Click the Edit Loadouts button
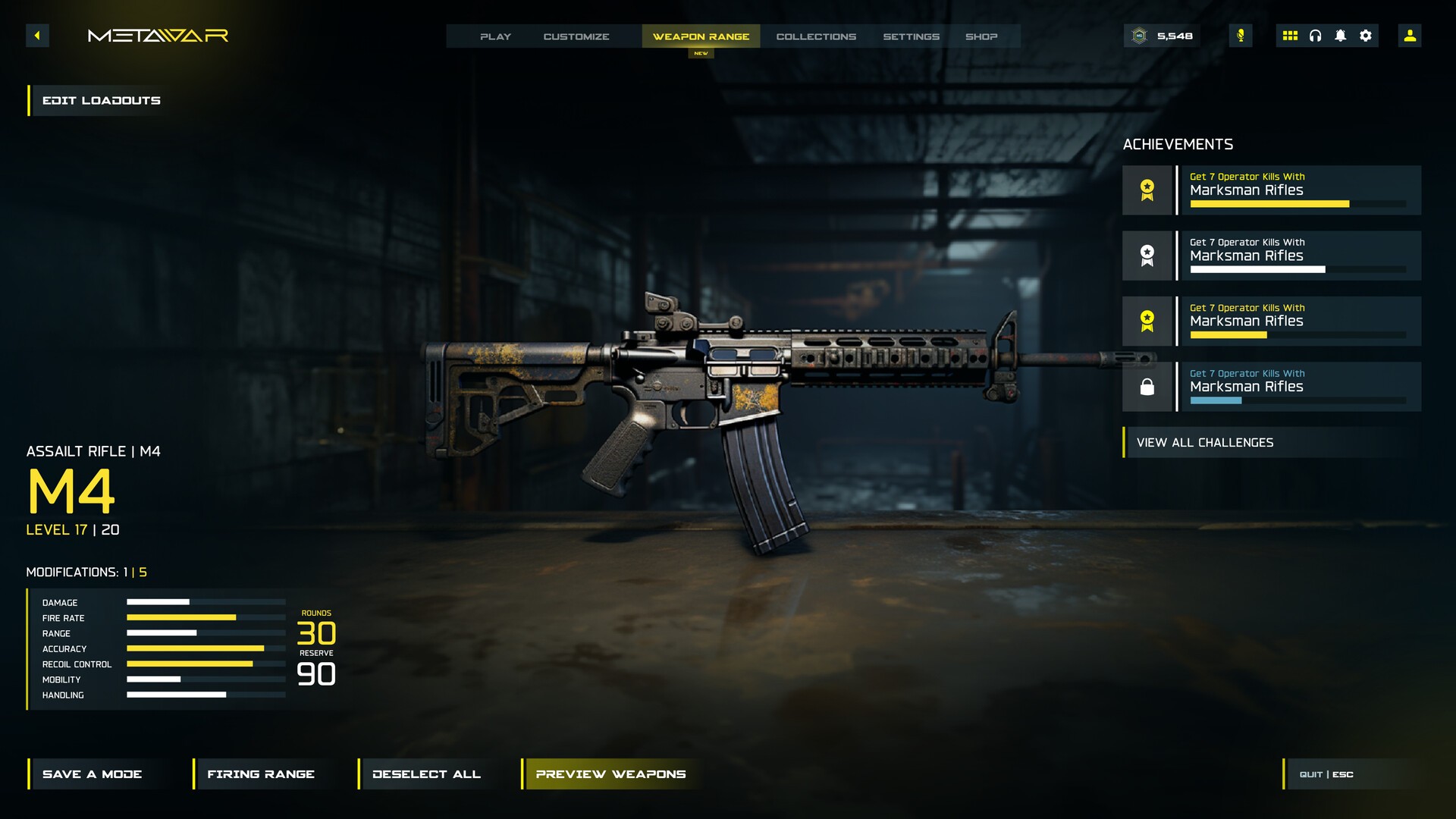This screenshot has height=819, width=1456. coord(101,100)
